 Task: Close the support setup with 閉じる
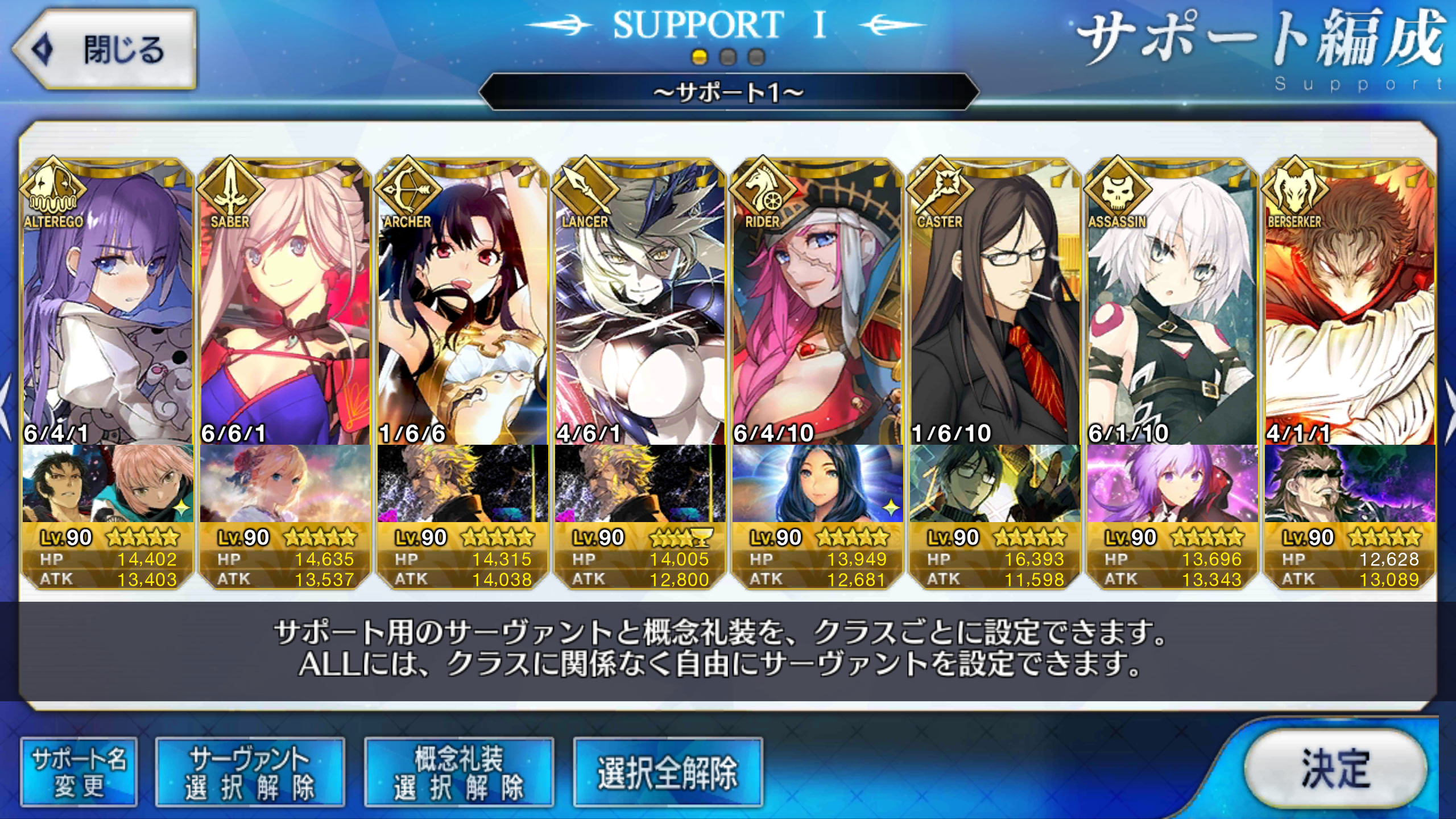[x=105, y=49]
